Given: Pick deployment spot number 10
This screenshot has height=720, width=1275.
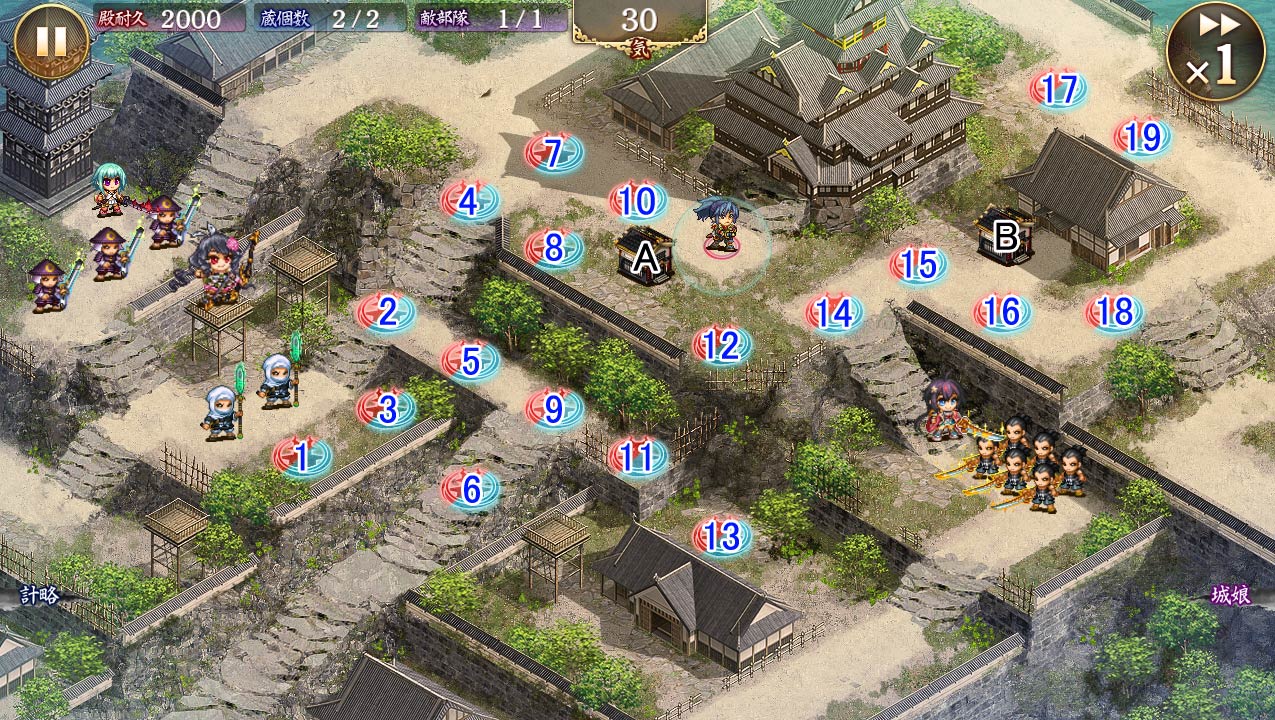Looking at the screenshot, I should 638,201.
